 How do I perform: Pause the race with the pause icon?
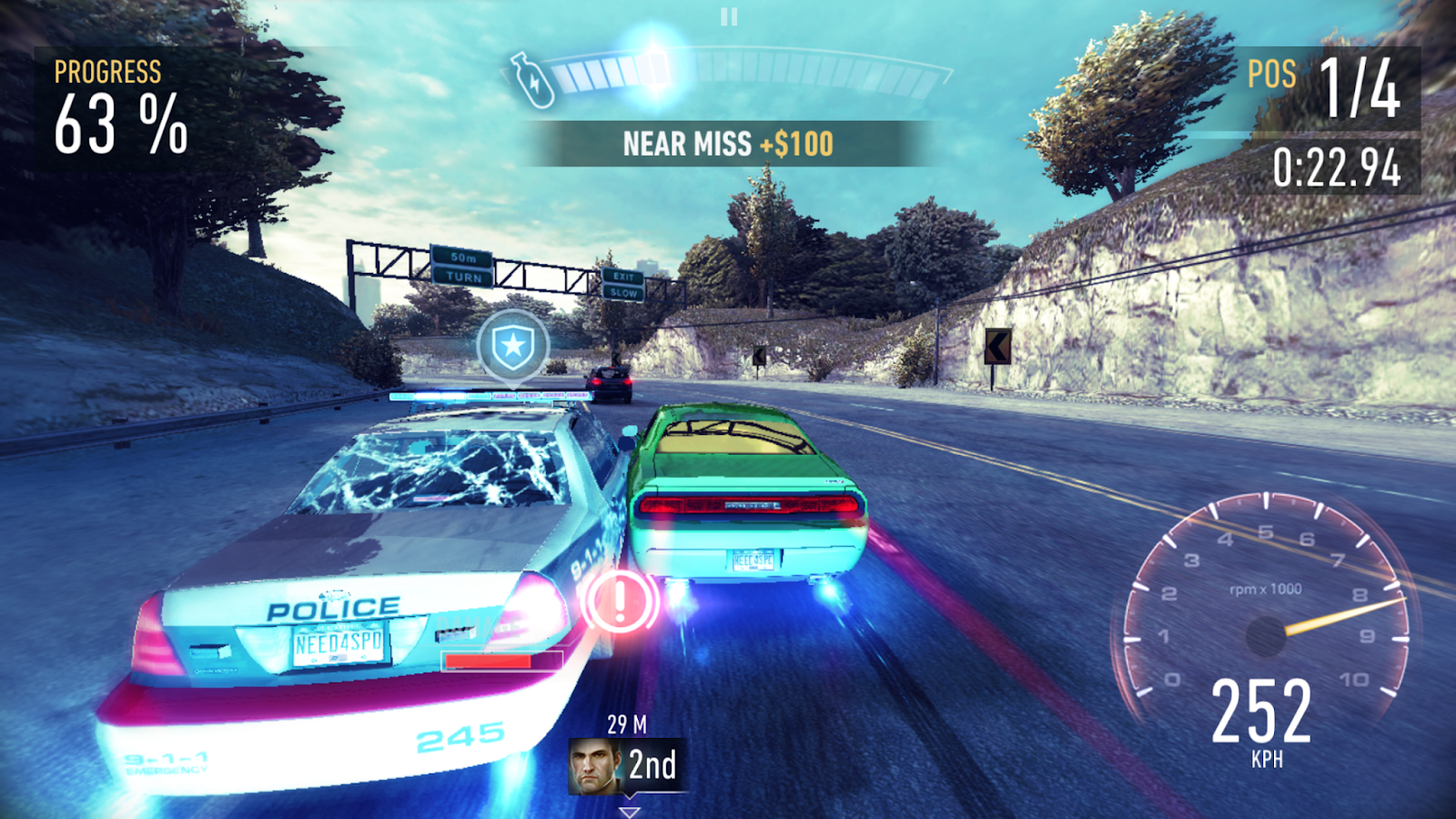[x=729, y=16]
